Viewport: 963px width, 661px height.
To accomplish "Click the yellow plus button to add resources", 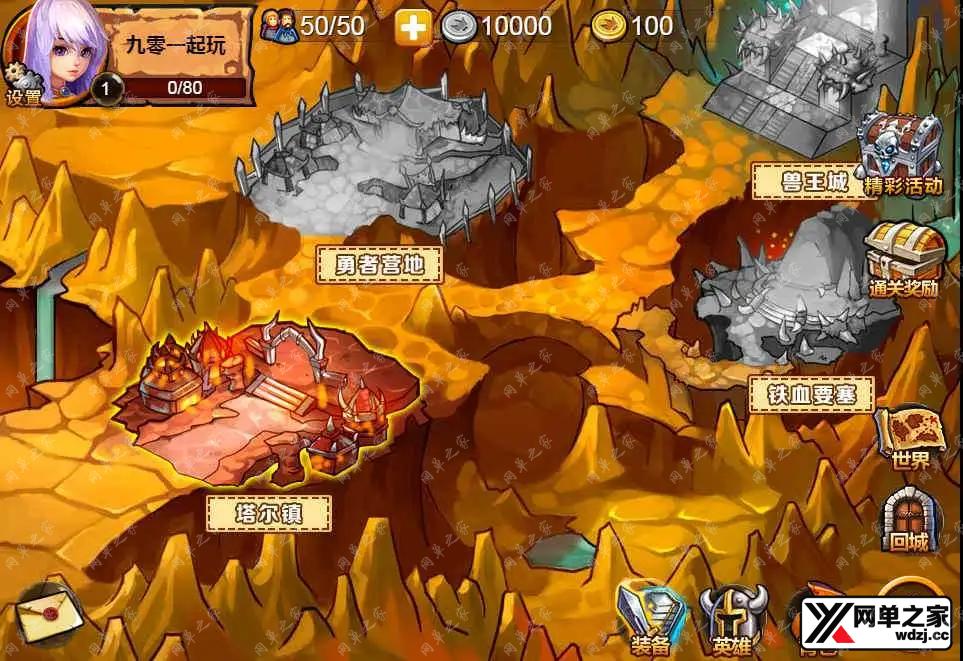I will [x=412, y=27].
